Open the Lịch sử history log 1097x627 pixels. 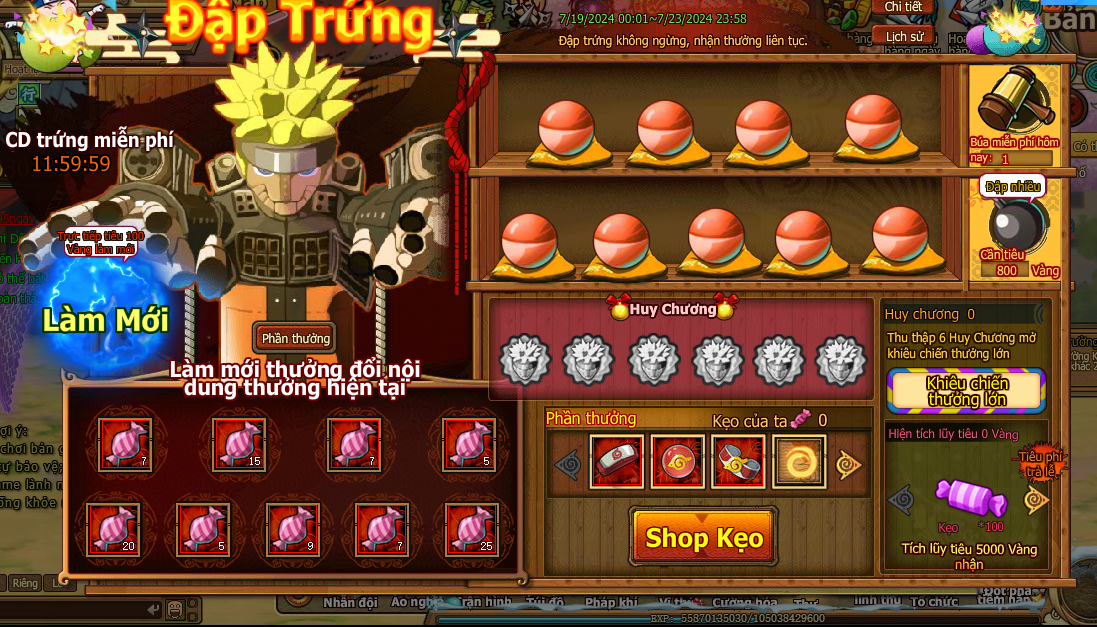tap(903, 36)
